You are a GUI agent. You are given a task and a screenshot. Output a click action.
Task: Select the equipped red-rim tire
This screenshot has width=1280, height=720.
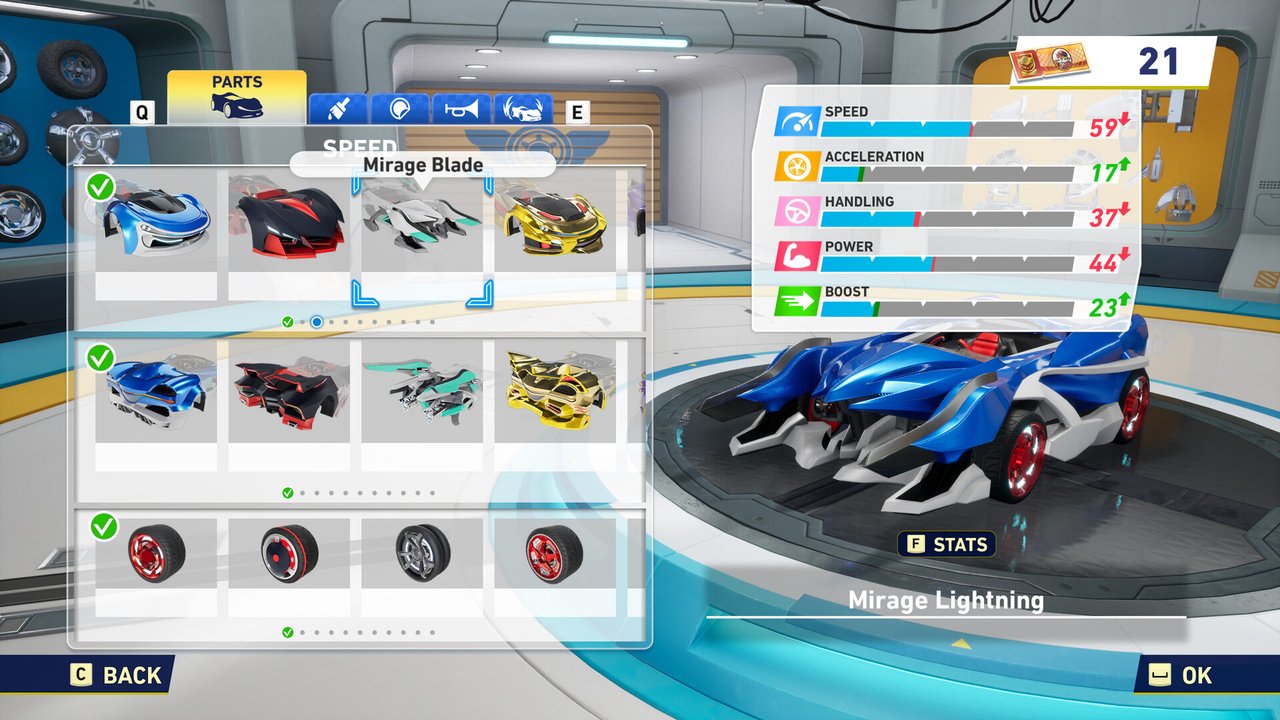(x=156, y=555)
